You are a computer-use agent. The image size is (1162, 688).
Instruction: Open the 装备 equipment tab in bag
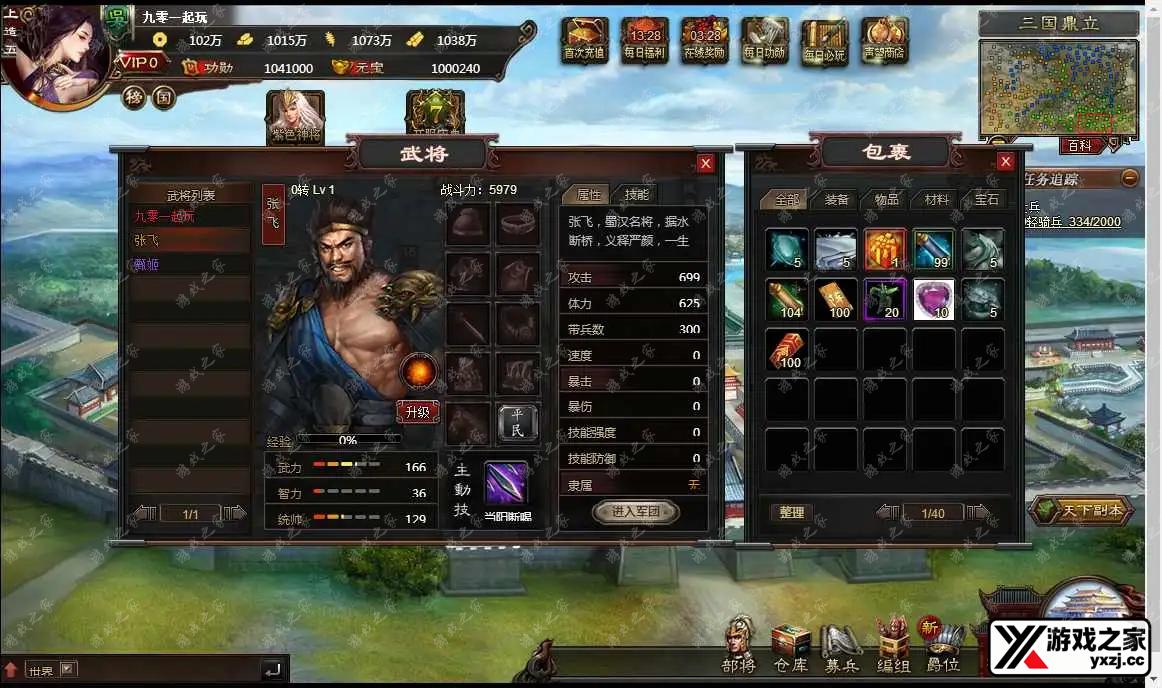(836, 199)
